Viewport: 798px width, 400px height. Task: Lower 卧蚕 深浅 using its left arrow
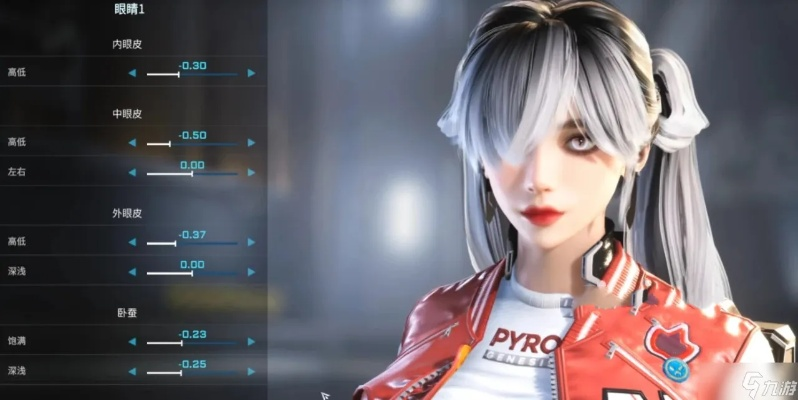point(132,372)
